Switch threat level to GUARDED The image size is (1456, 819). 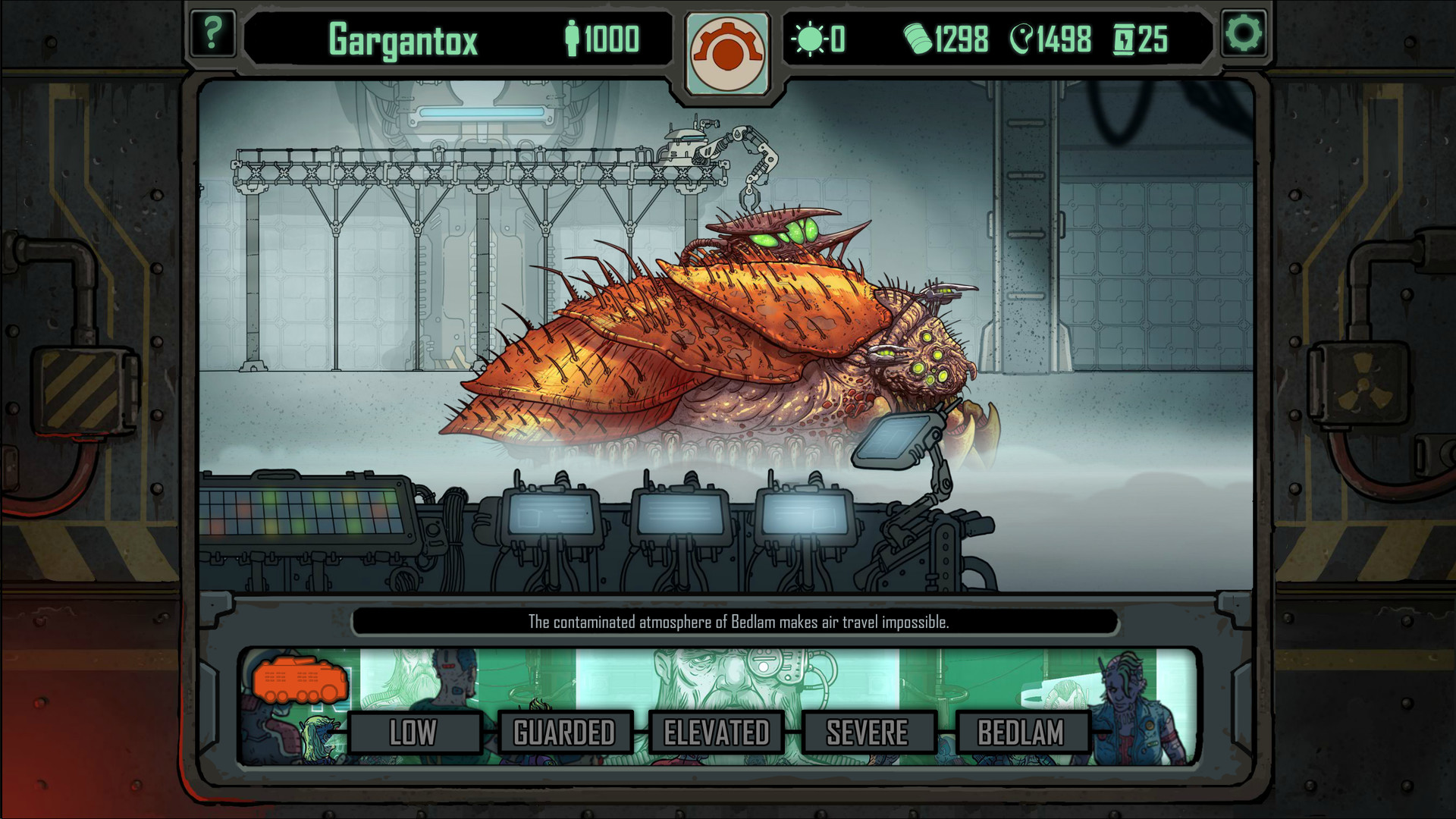(564, 733)
